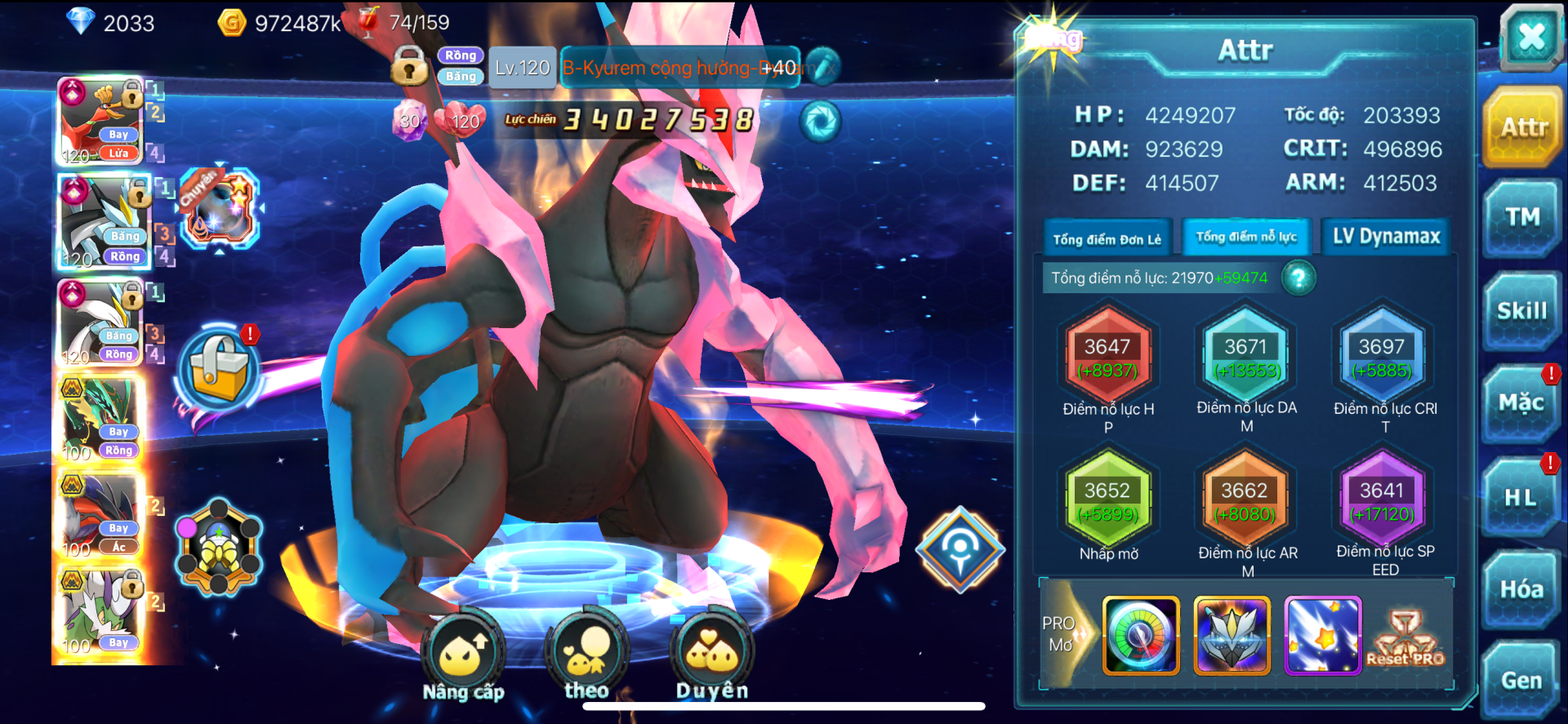The image size is (1568, 724).
Task: Click the blue diamond locate button
Action: coord(960,549)
